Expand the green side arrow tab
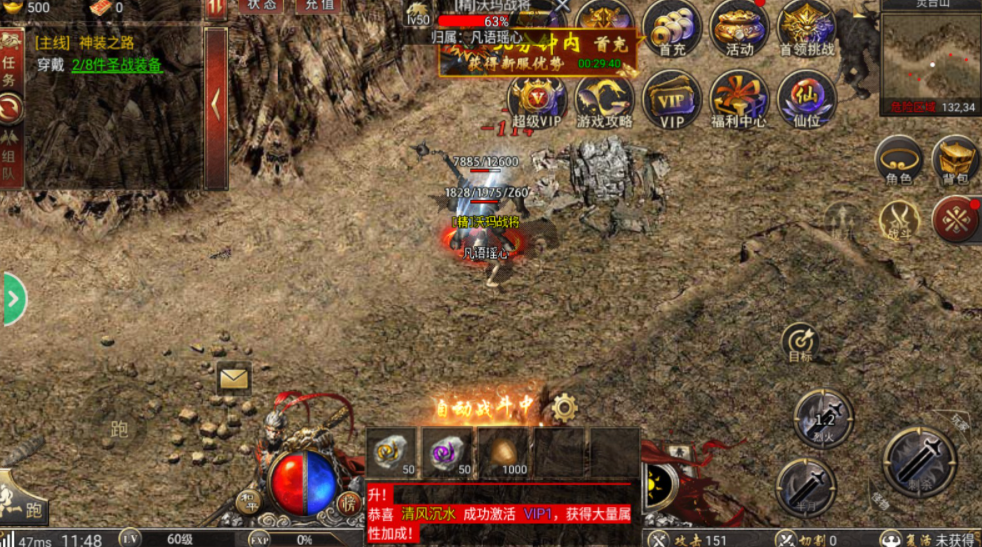The image size is (982, 547). click(x=13, y=299)
